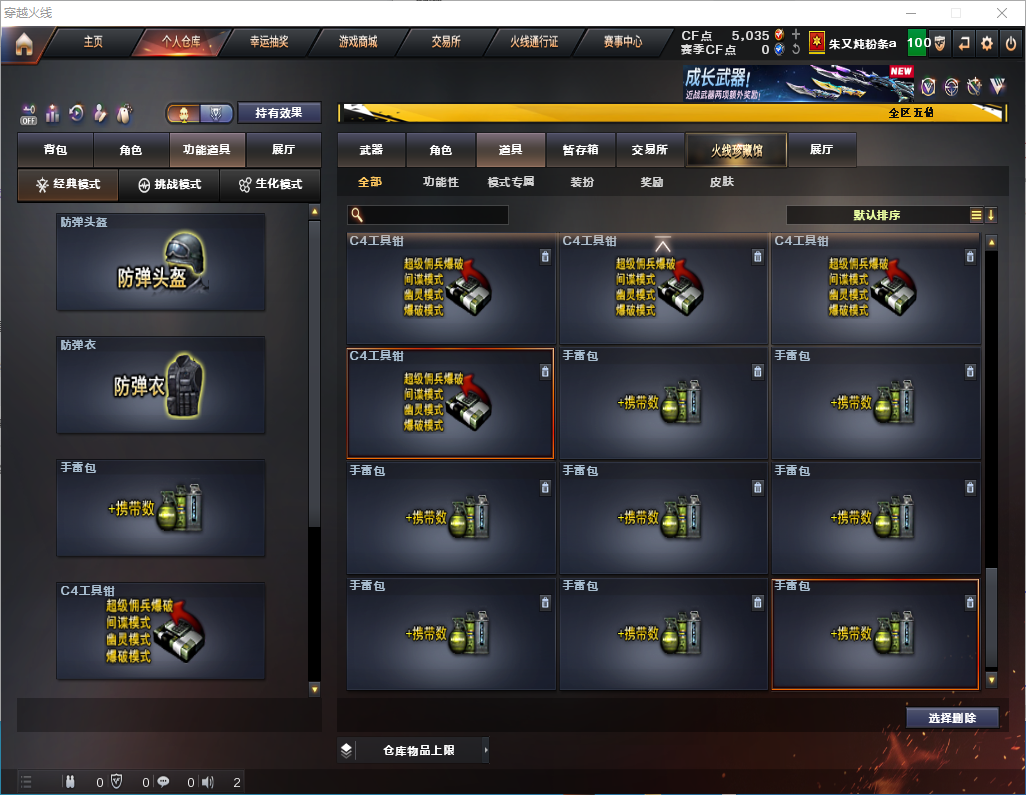The width and height of the screenshot is (1026, 795).
Task: Open settings with the gear icon
Action: pos(987,43)
